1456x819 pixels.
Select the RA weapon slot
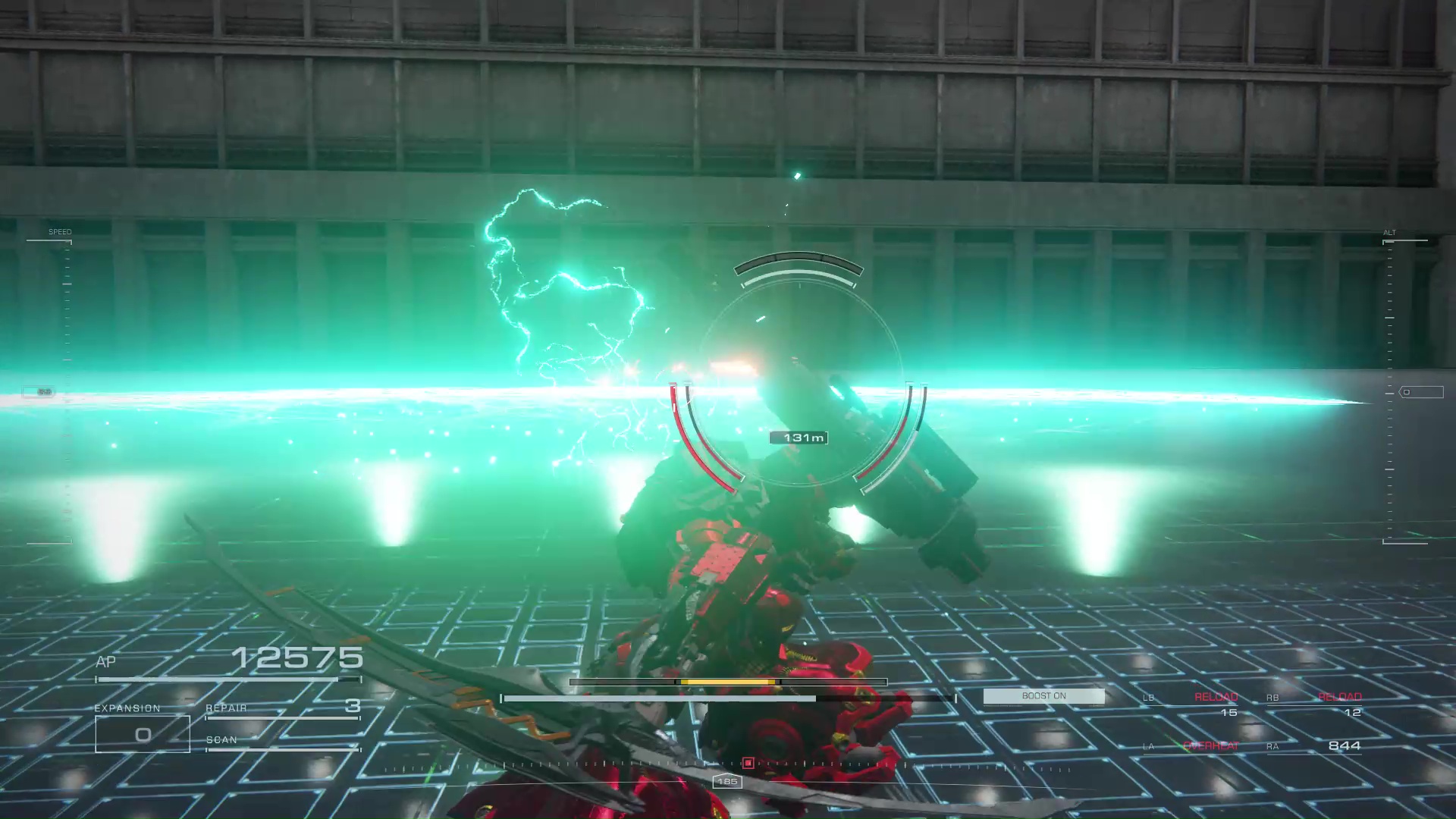pos(1315,746)
